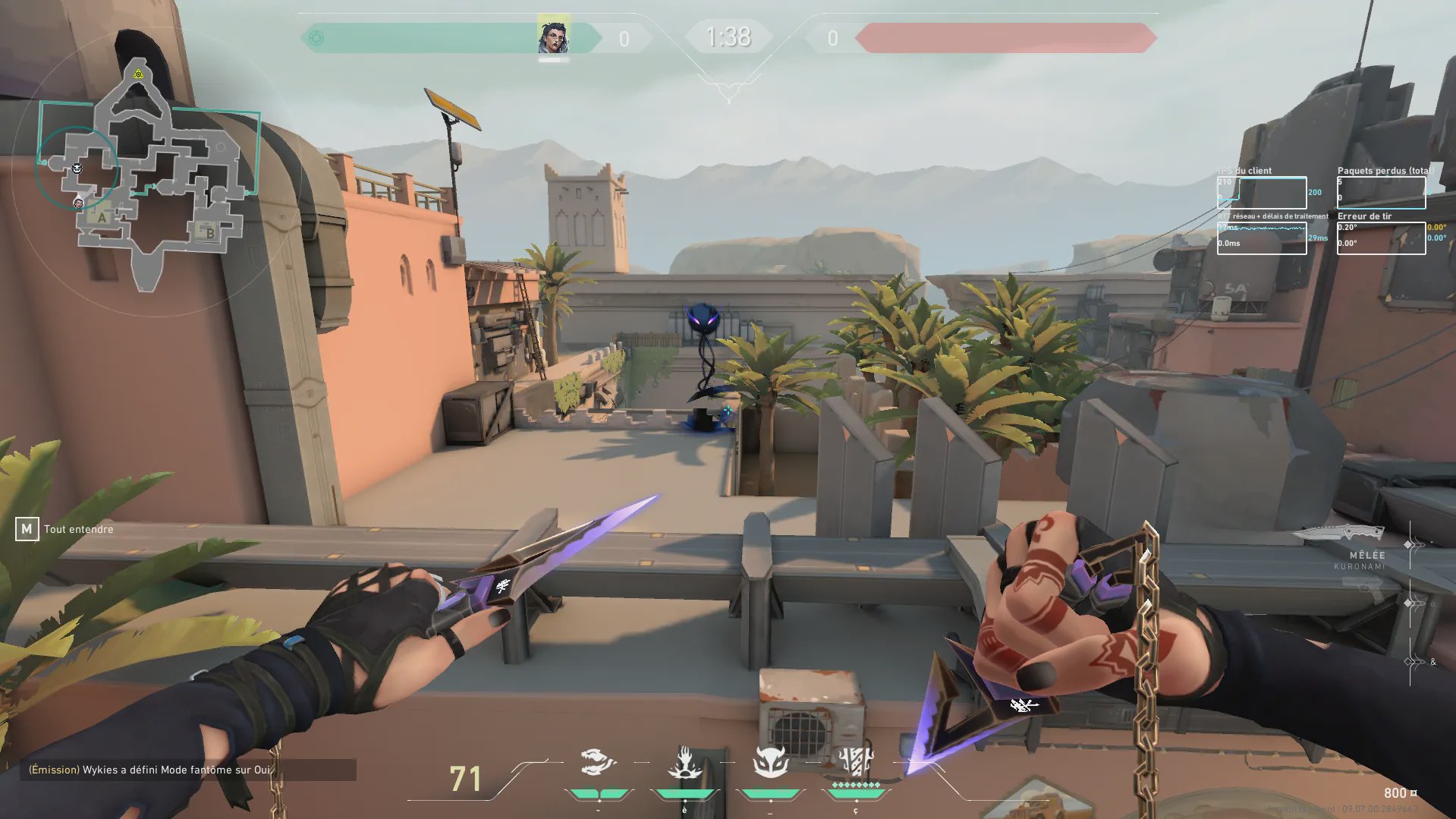
Task: Click the B site marker on minimap
Action: coord(209,233)
